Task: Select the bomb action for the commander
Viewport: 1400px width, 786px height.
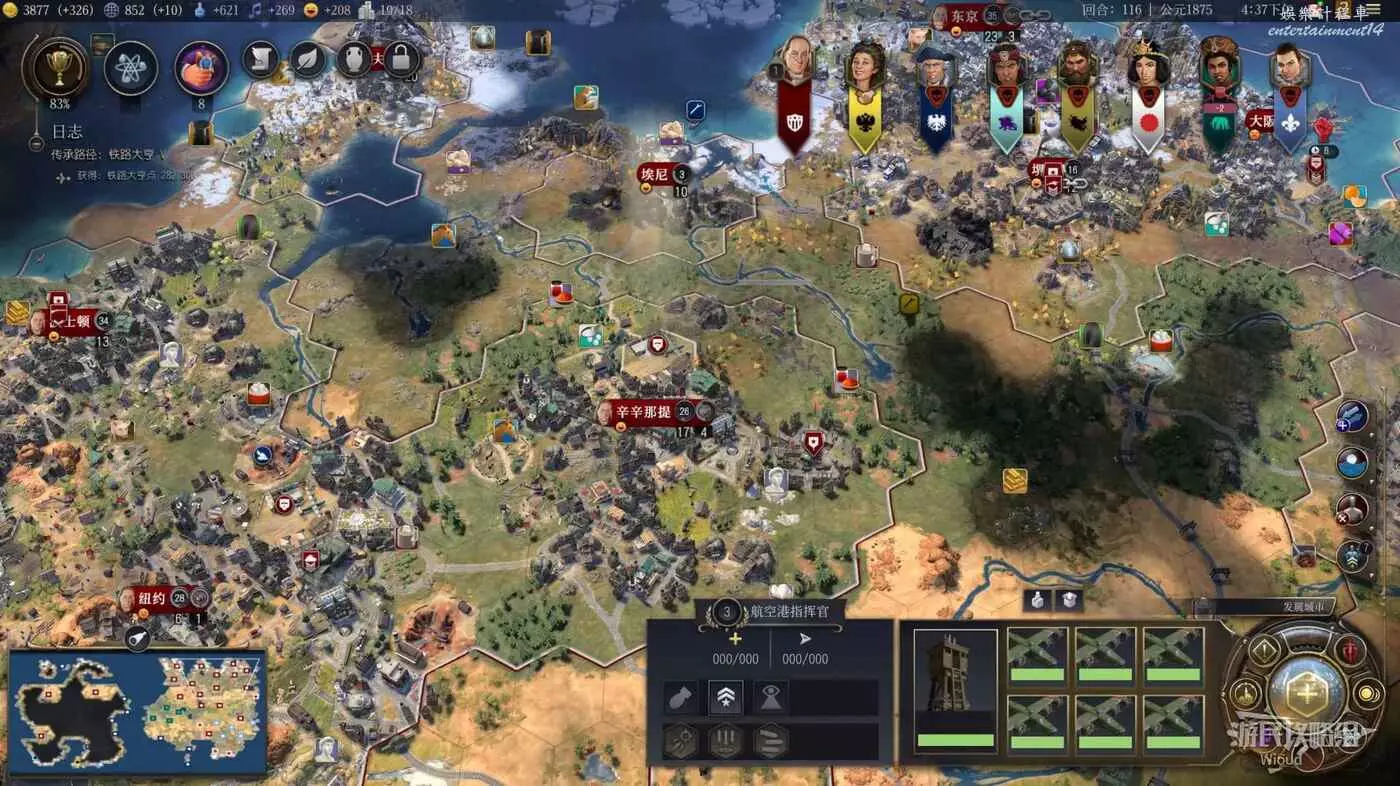Action: tap(681, 698)
